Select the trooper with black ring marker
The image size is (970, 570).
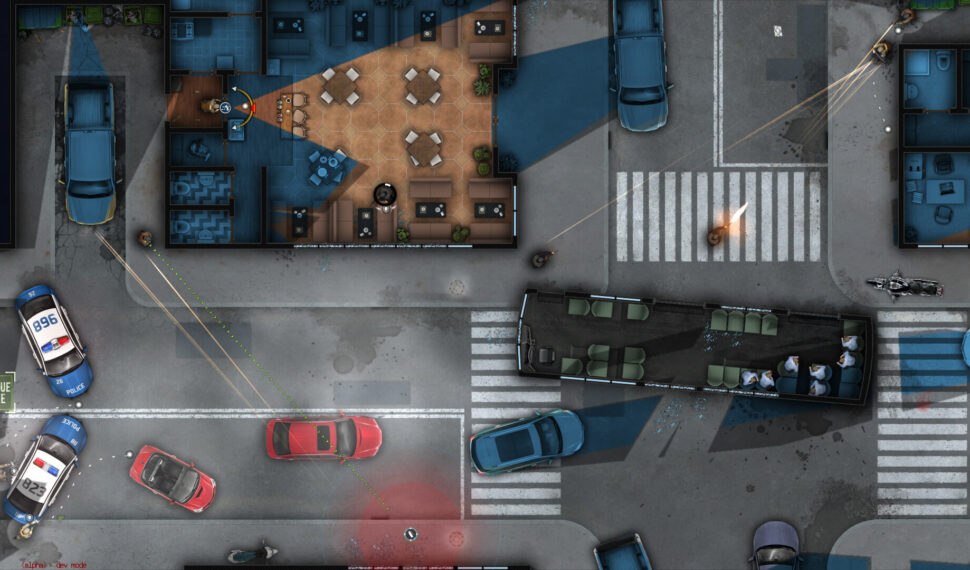[384, 193]
